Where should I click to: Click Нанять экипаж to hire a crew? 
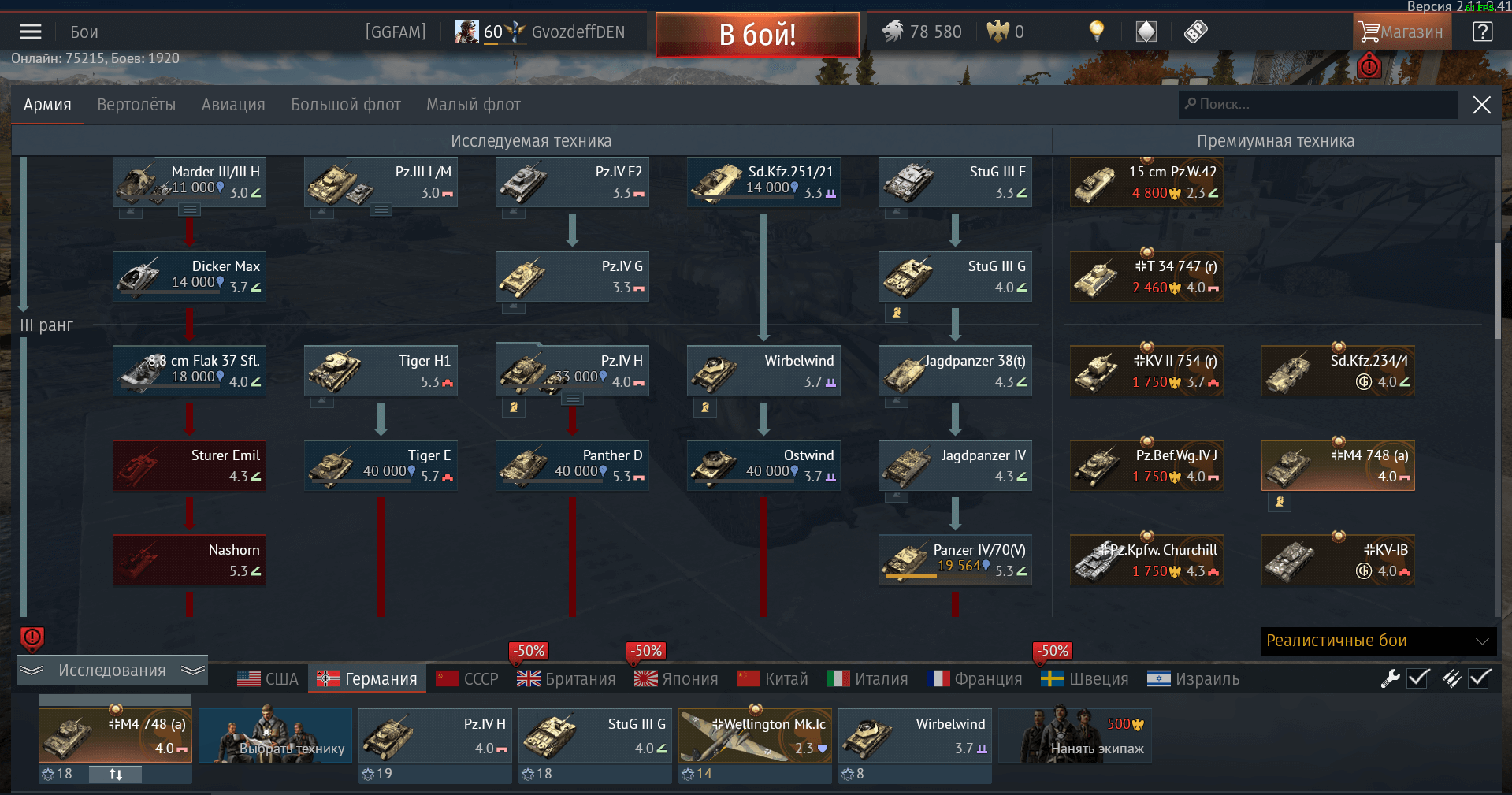(1075, 736)
